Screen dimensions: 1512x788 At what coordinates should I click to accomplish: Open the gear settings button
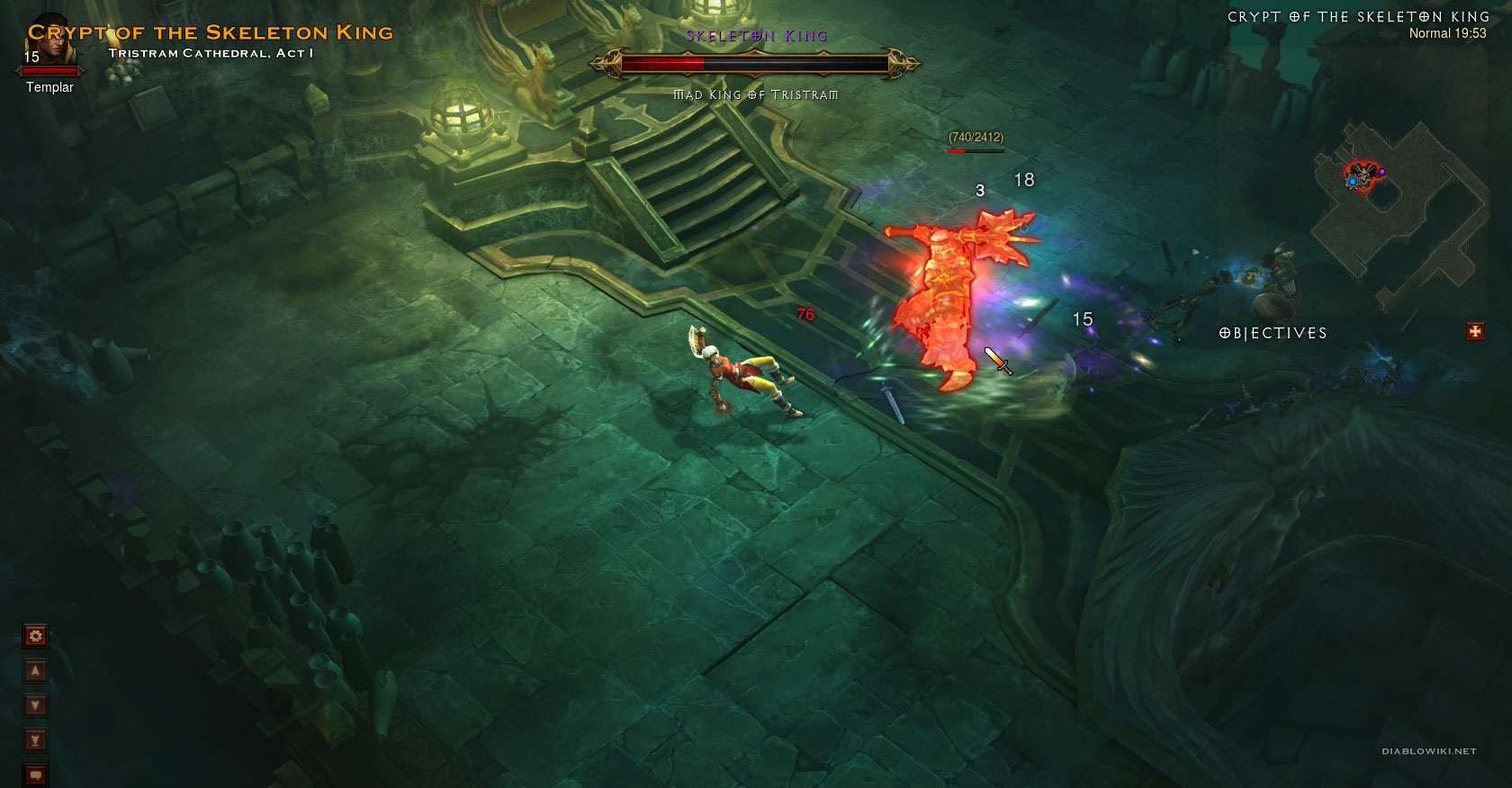tap(36, 637)
